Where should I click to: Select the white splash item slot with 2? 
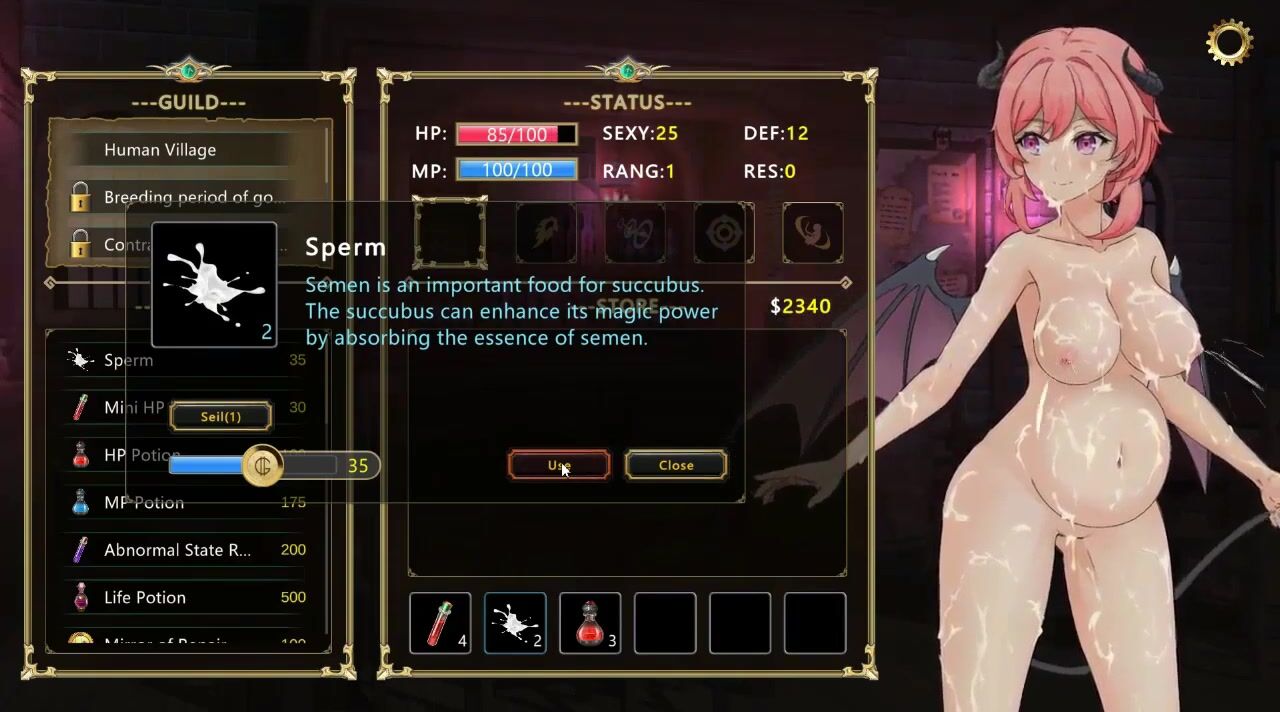coord(515,623)
